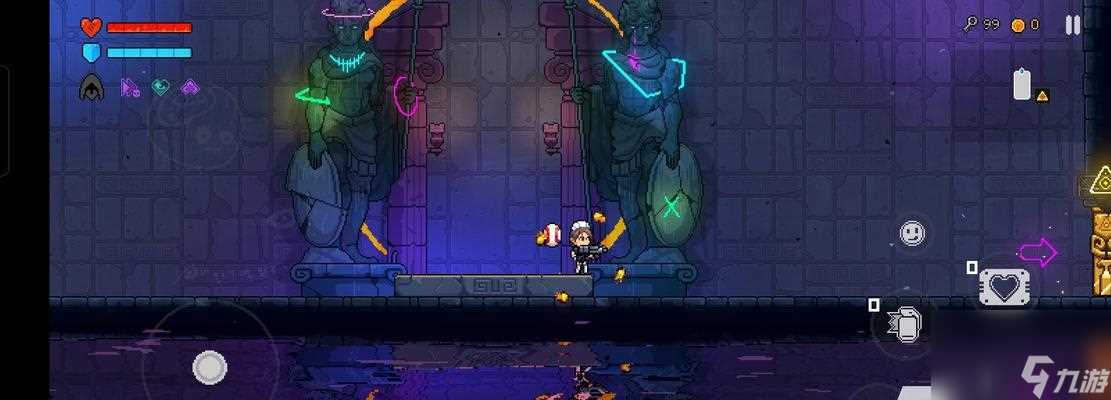The width and height of the screenshot is (1111, 400).
Task: Select the teal heart buff icon
Action: tap(160, 88)
